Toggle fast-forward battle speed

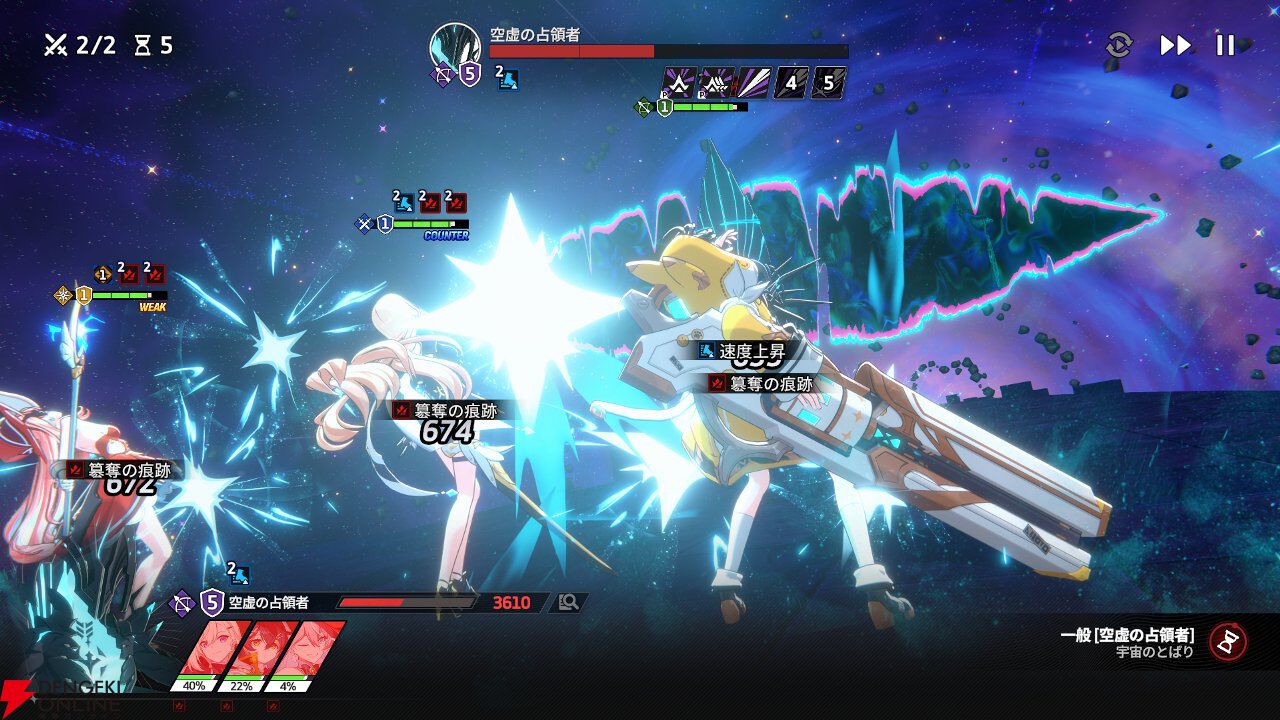point(1175,45)
